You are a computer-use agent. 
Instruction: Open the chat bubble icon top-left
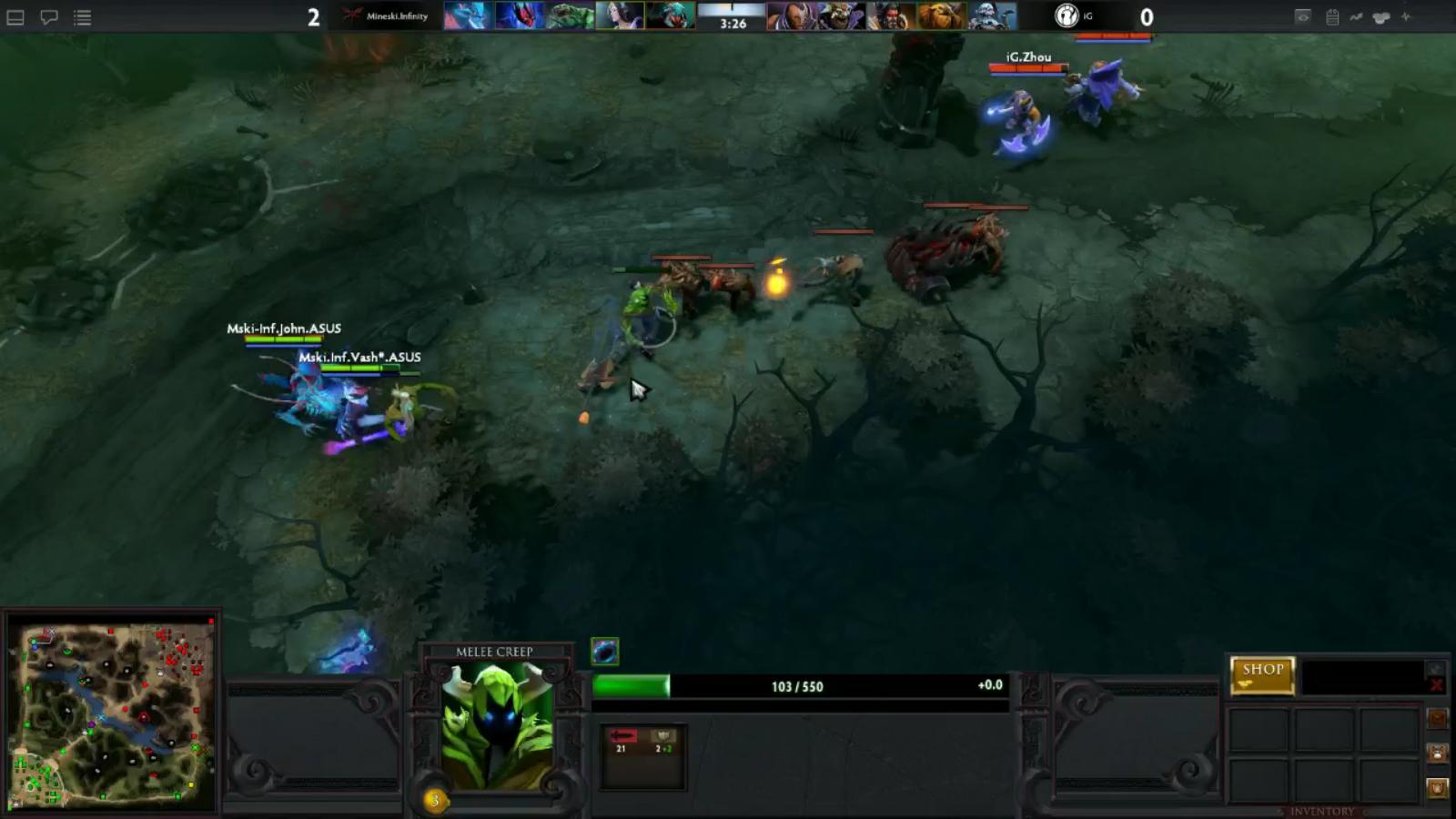pyautogui.click(x=49, y=16)
